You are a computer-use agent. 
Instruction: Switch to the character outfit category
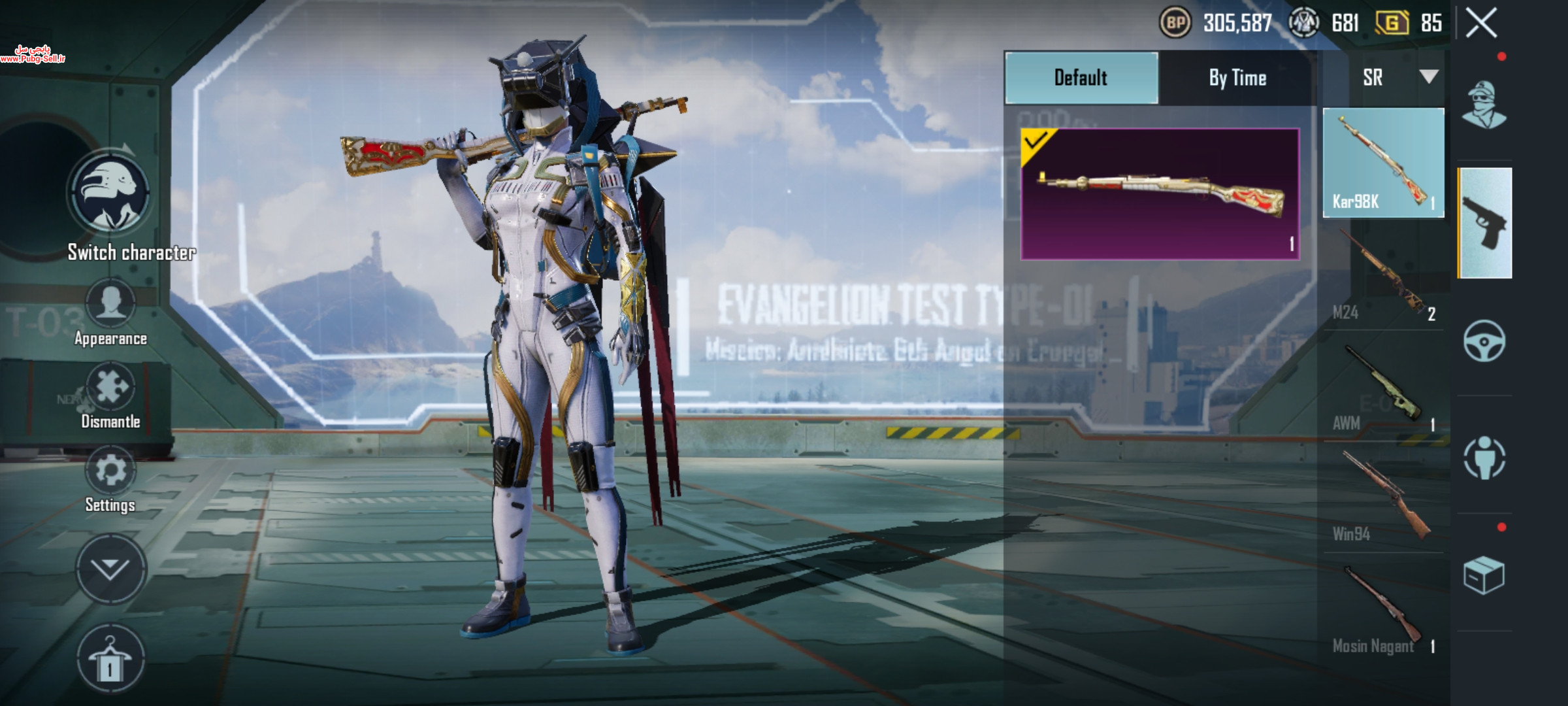(x=1484, y=106)
